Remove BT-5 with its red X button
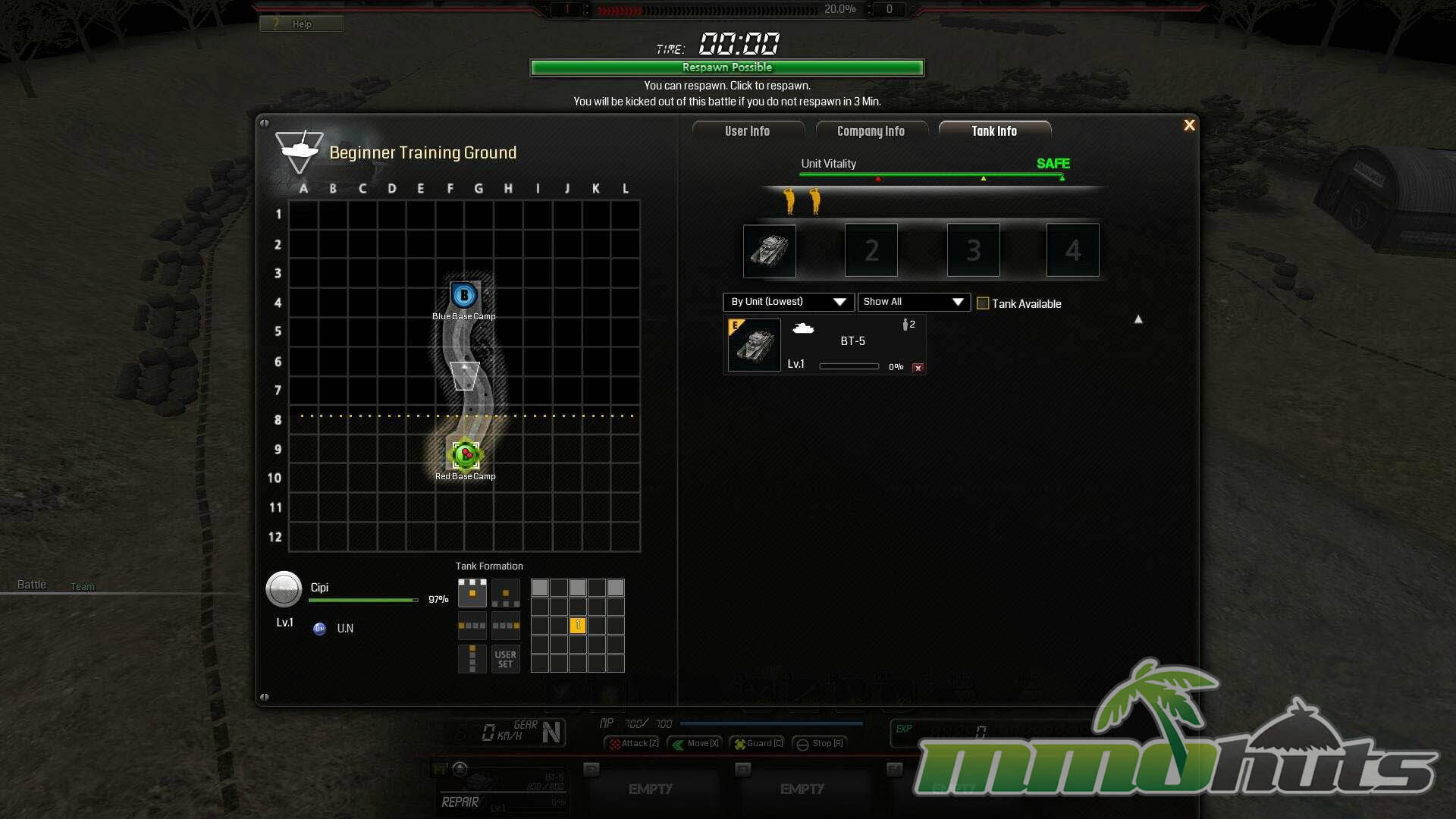The image size is (1456, 819). point(918,368)
